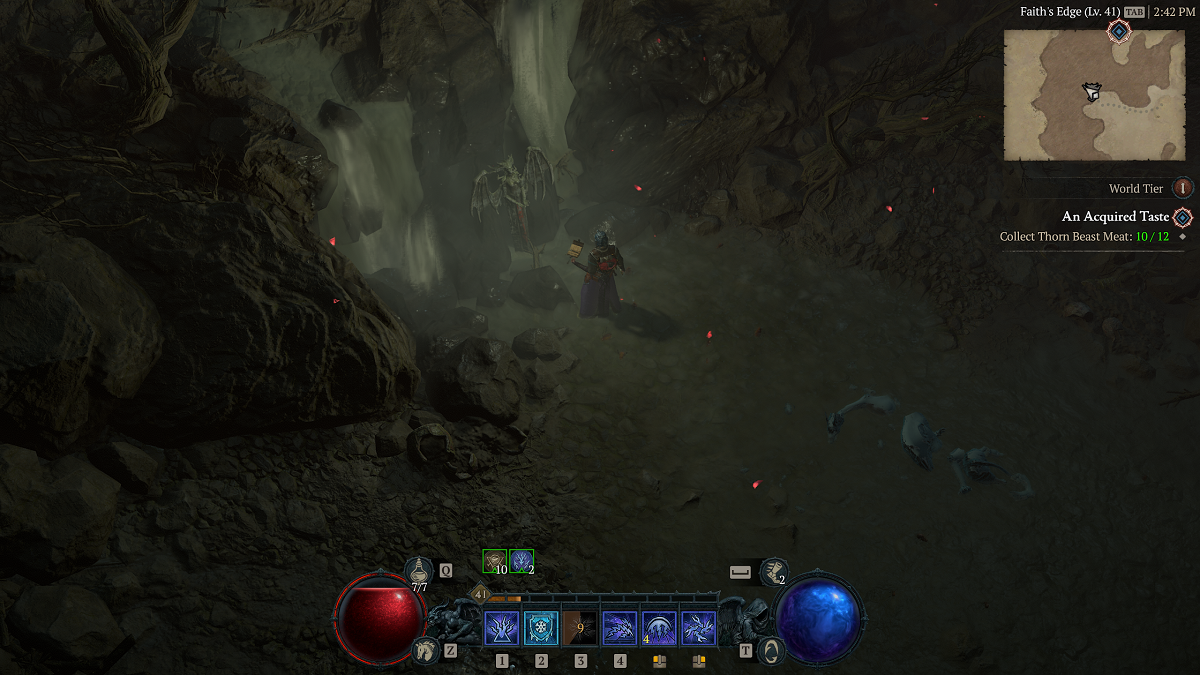Viewport: 1200px width, 675px height.
Task: Select the An Acquired Taste quest tracker
Action: (1115, 216)
